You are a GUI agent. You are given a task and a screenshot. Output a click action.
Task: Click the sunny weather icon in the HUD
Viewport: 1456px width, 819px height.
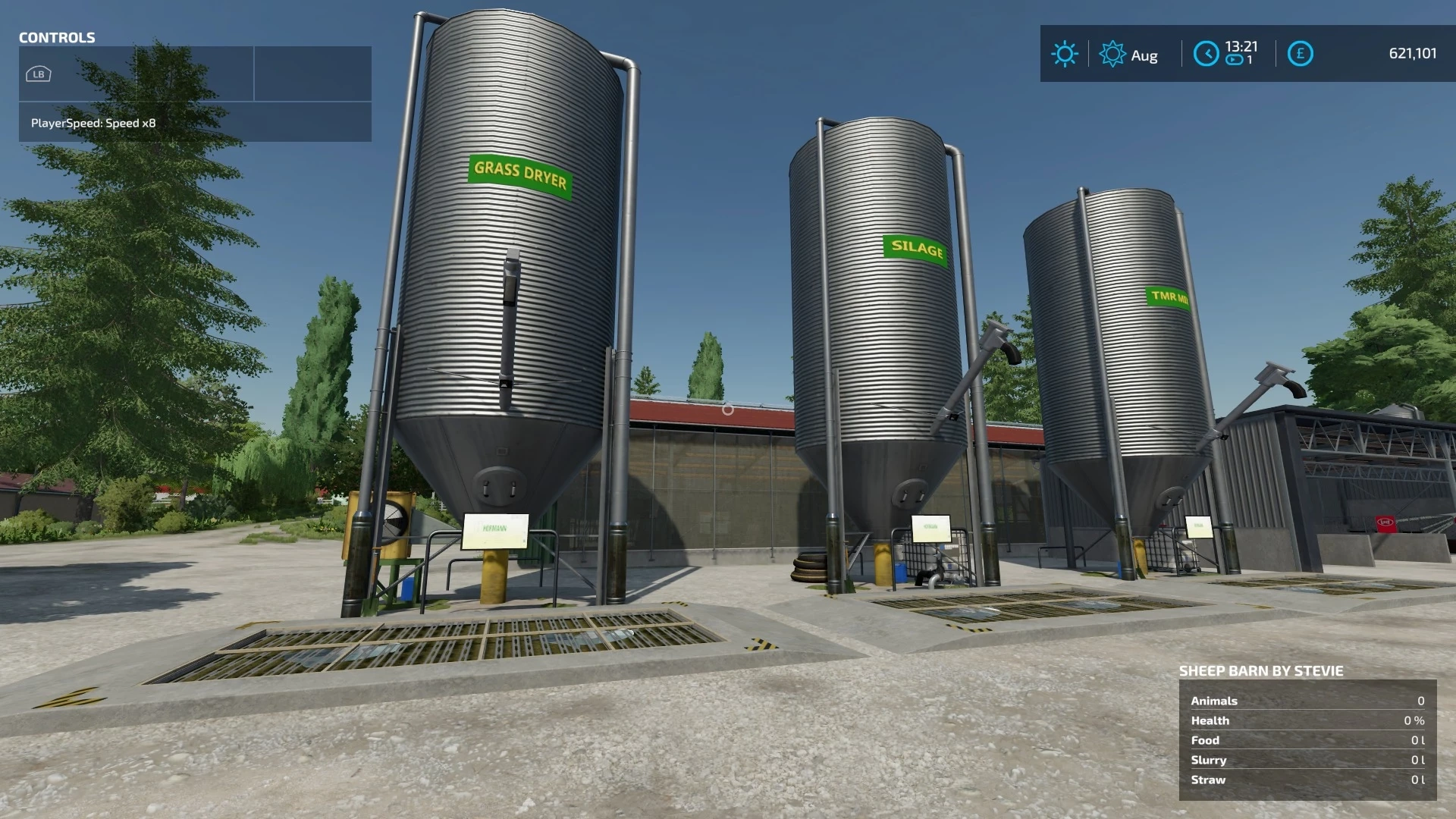pyautogui.click(x=1065, y=54)
